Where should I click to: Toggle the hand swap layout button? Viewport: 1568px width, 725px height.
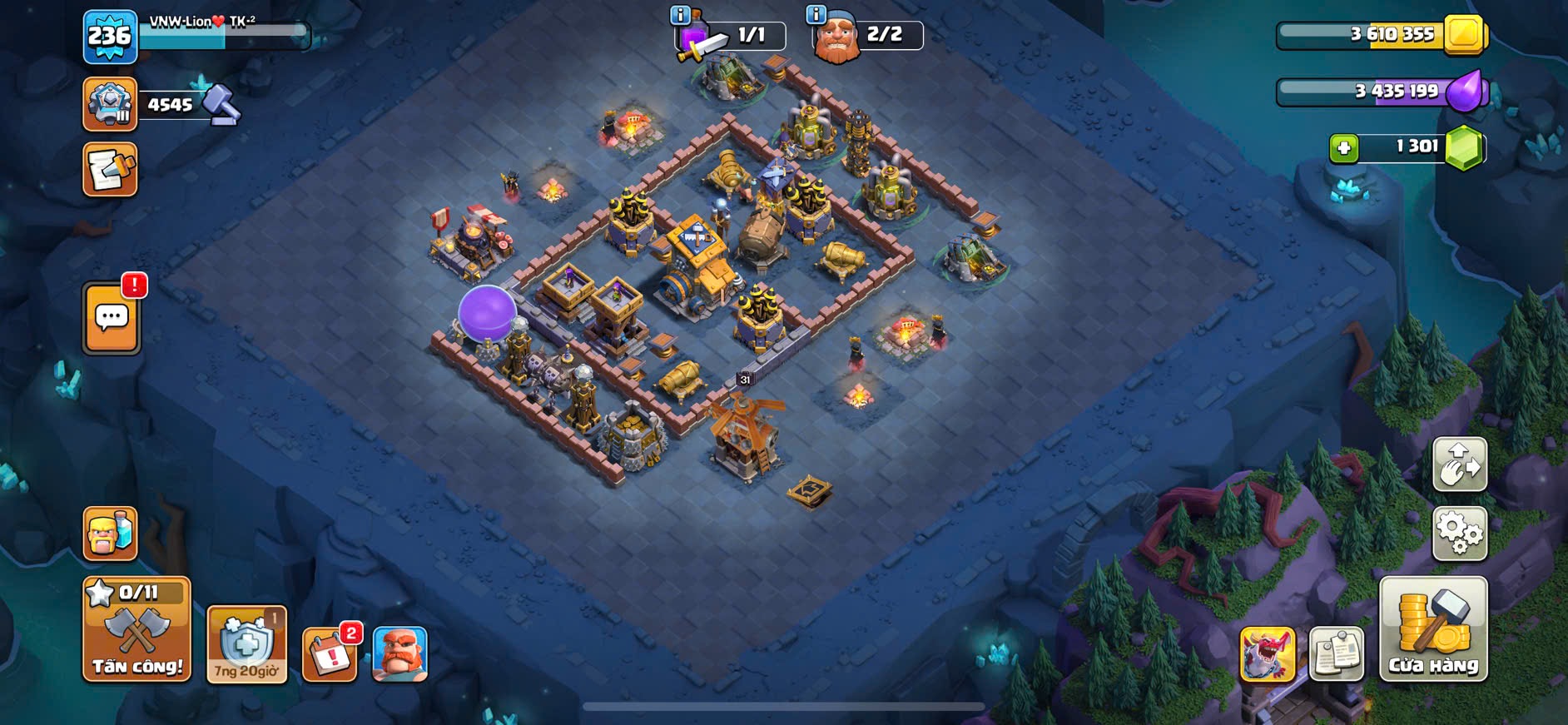(1459, 464)
